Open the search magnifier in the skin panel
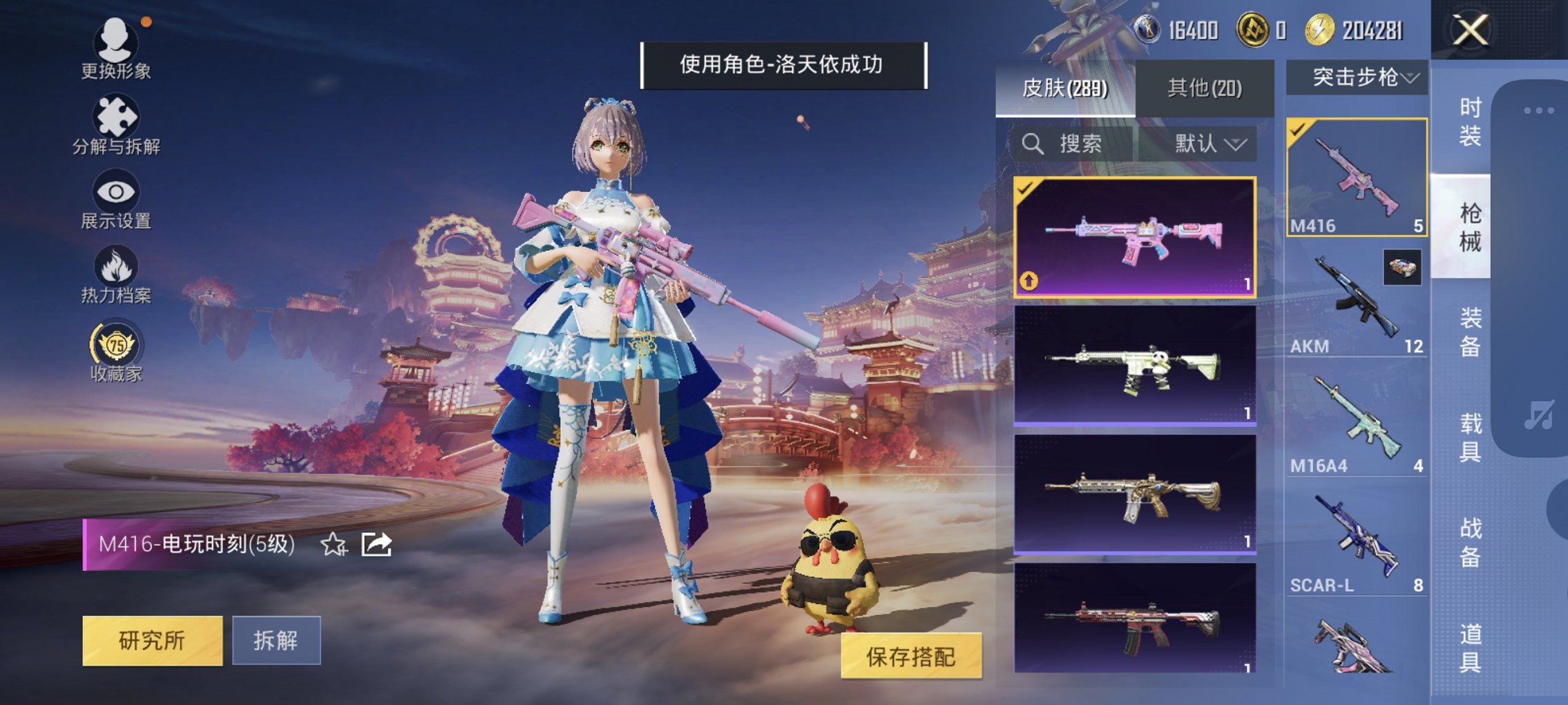This screenshot has width=1568, height=705. pos(1033,144)
